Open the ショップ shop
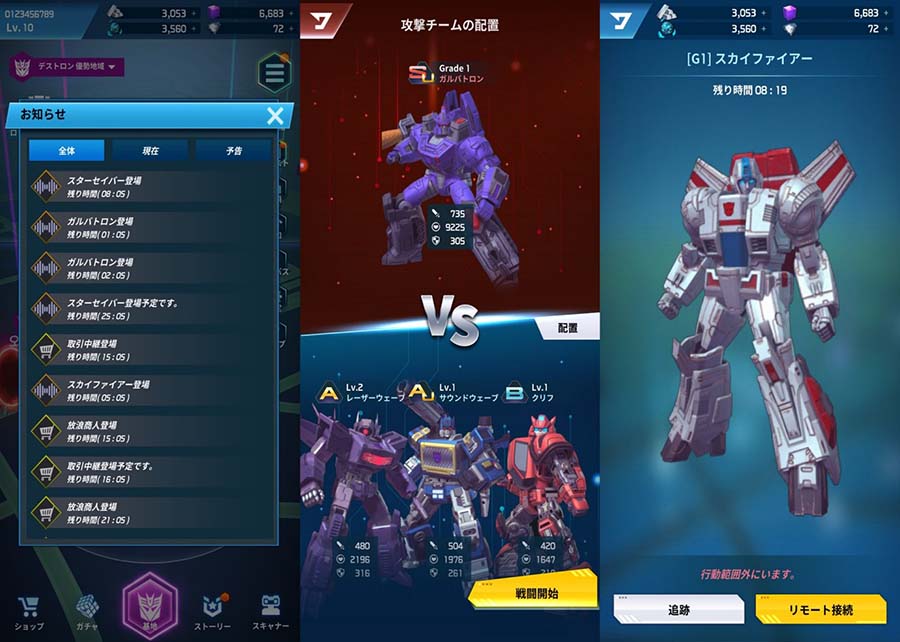This screenshot has width=900, height=642. 29,611
